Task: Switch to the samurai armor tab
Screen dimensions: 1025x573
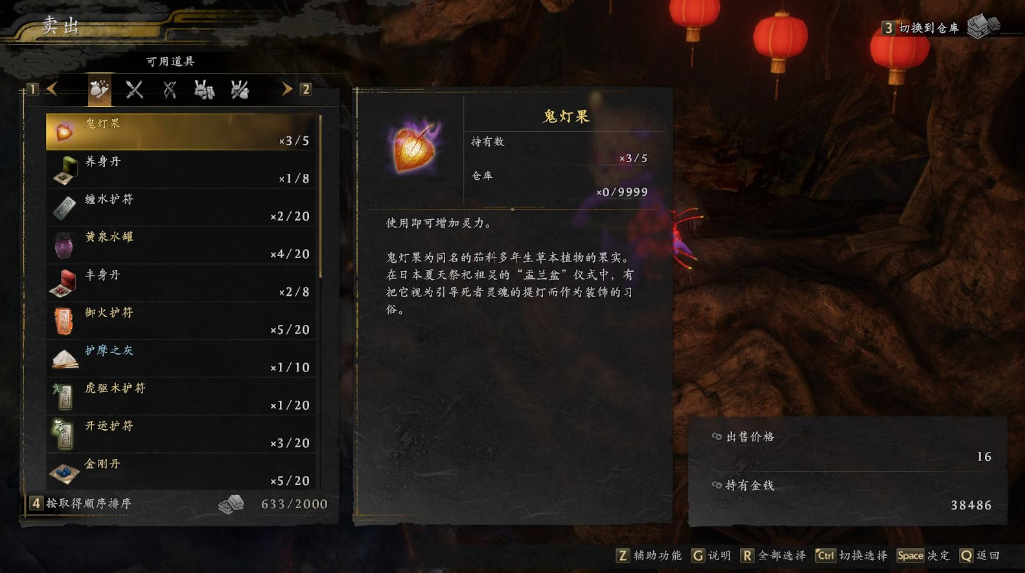Action: click(205, 90)
